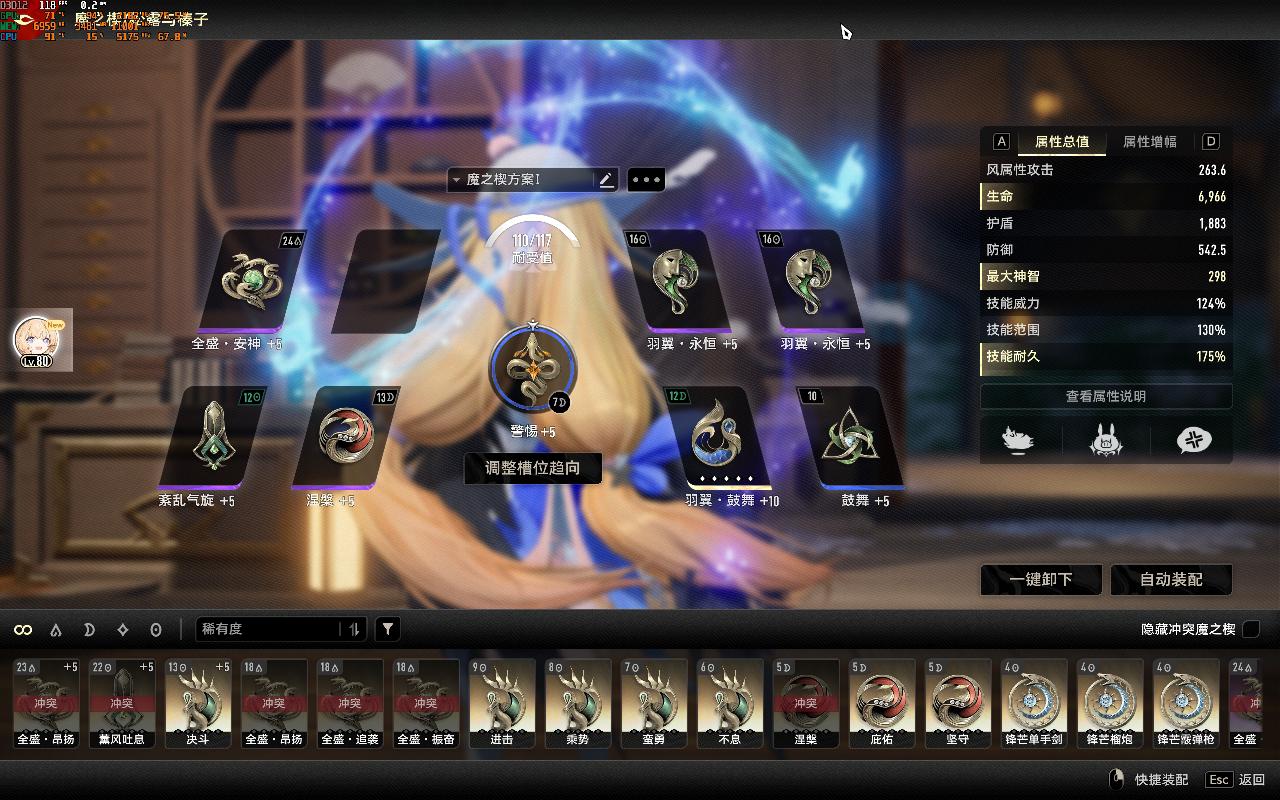Rename the loadout with the pencil icon
Viewport: 1280px width, 800px height.
pos(606,180)
